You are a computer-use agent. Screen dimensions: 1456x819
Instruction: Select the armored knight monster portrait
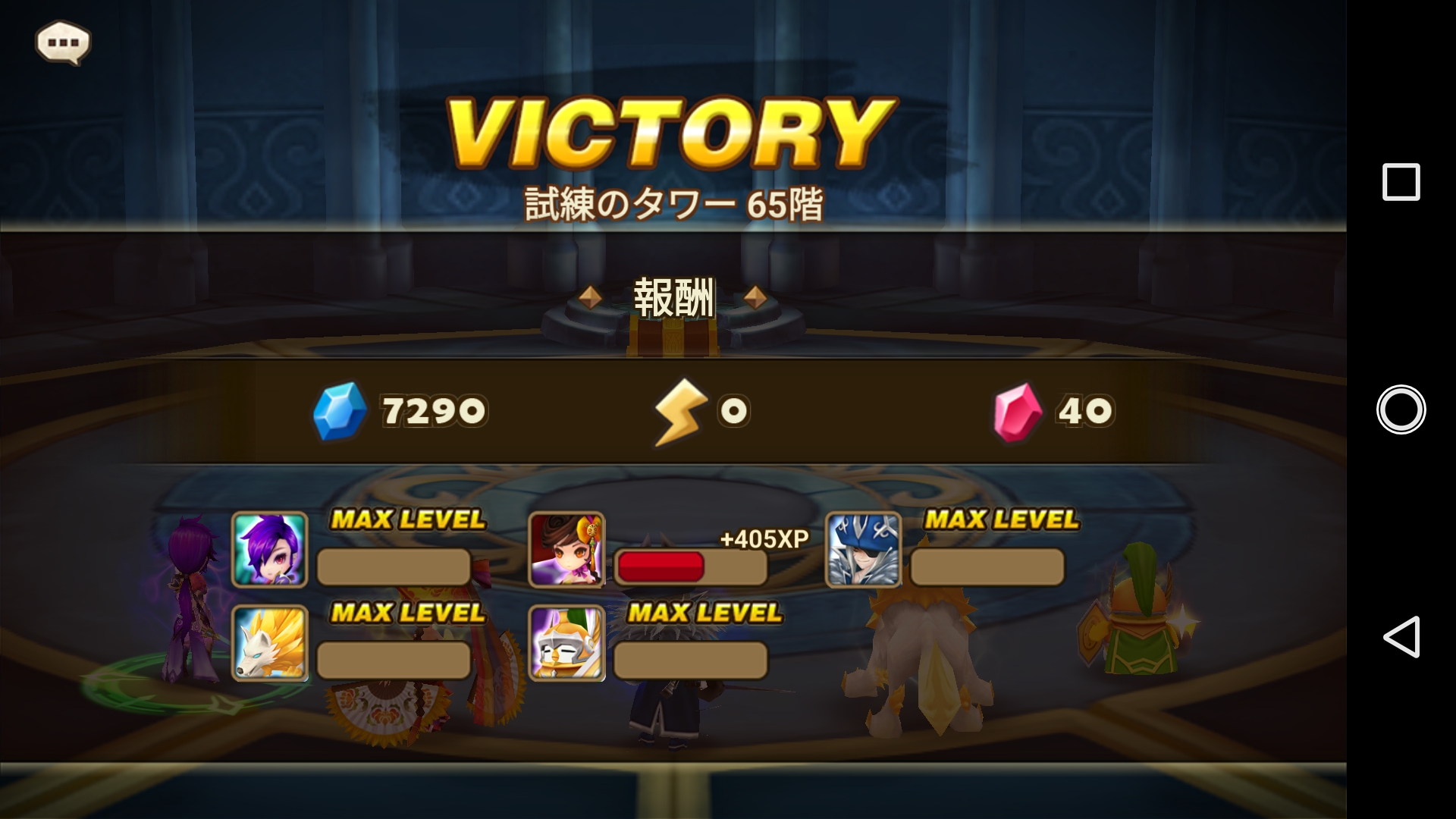point(565,658)
